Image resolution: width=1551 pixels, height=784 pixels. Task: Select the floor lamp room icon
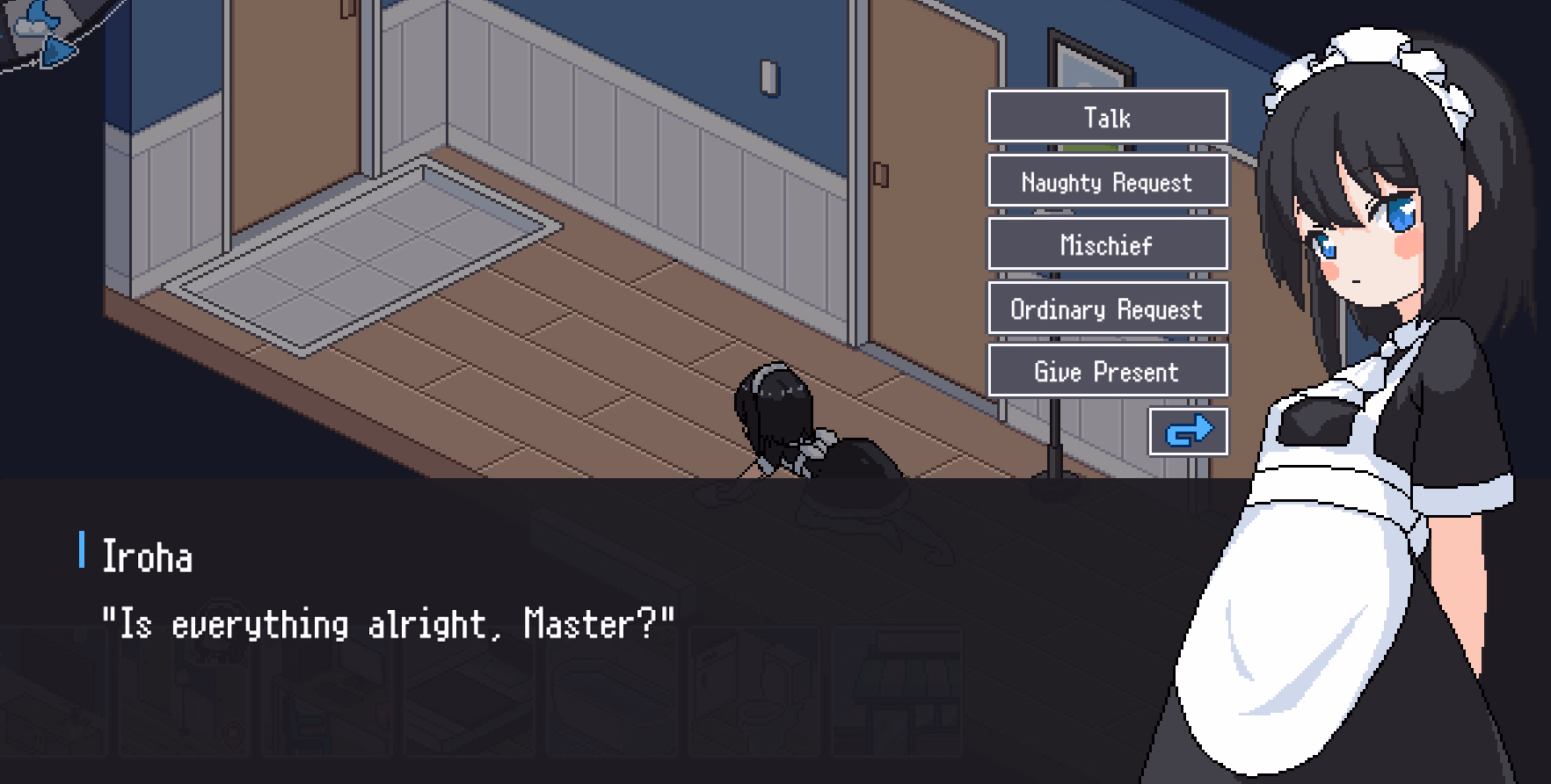185,700
